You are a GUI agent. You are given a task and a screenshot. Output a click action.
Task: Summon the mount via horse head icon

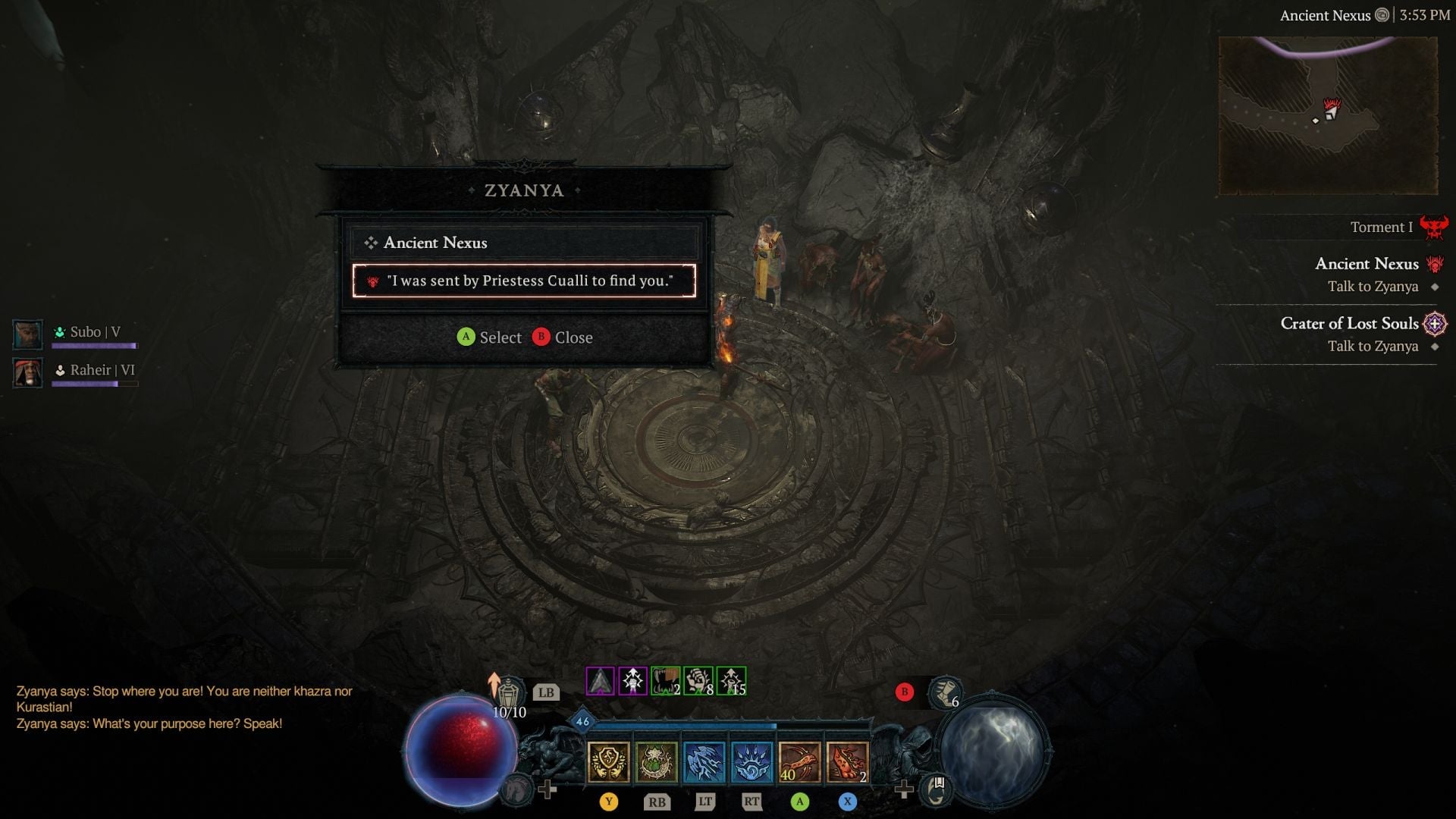point(517,790)
